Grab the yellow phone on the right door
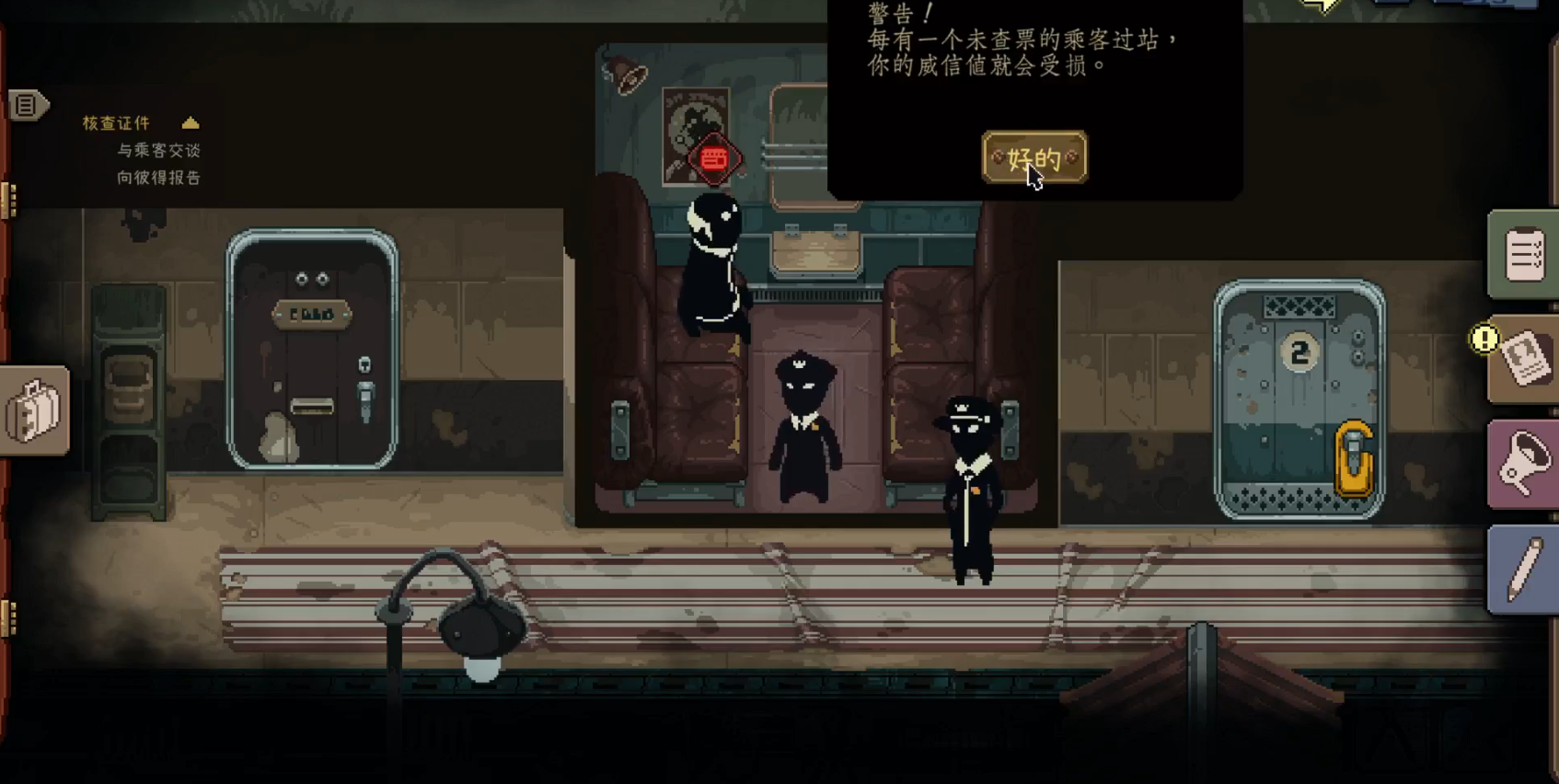The height and width of the screenshot is (784, 1559). pos(1353,457)
